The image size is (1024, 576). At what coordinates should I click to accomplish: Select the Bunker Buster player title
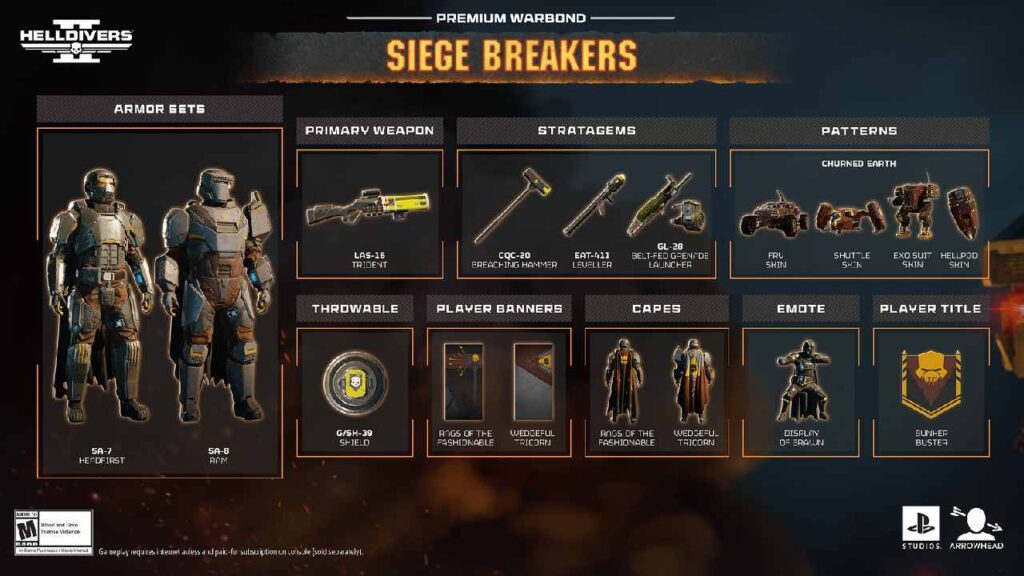pos(931,383)
